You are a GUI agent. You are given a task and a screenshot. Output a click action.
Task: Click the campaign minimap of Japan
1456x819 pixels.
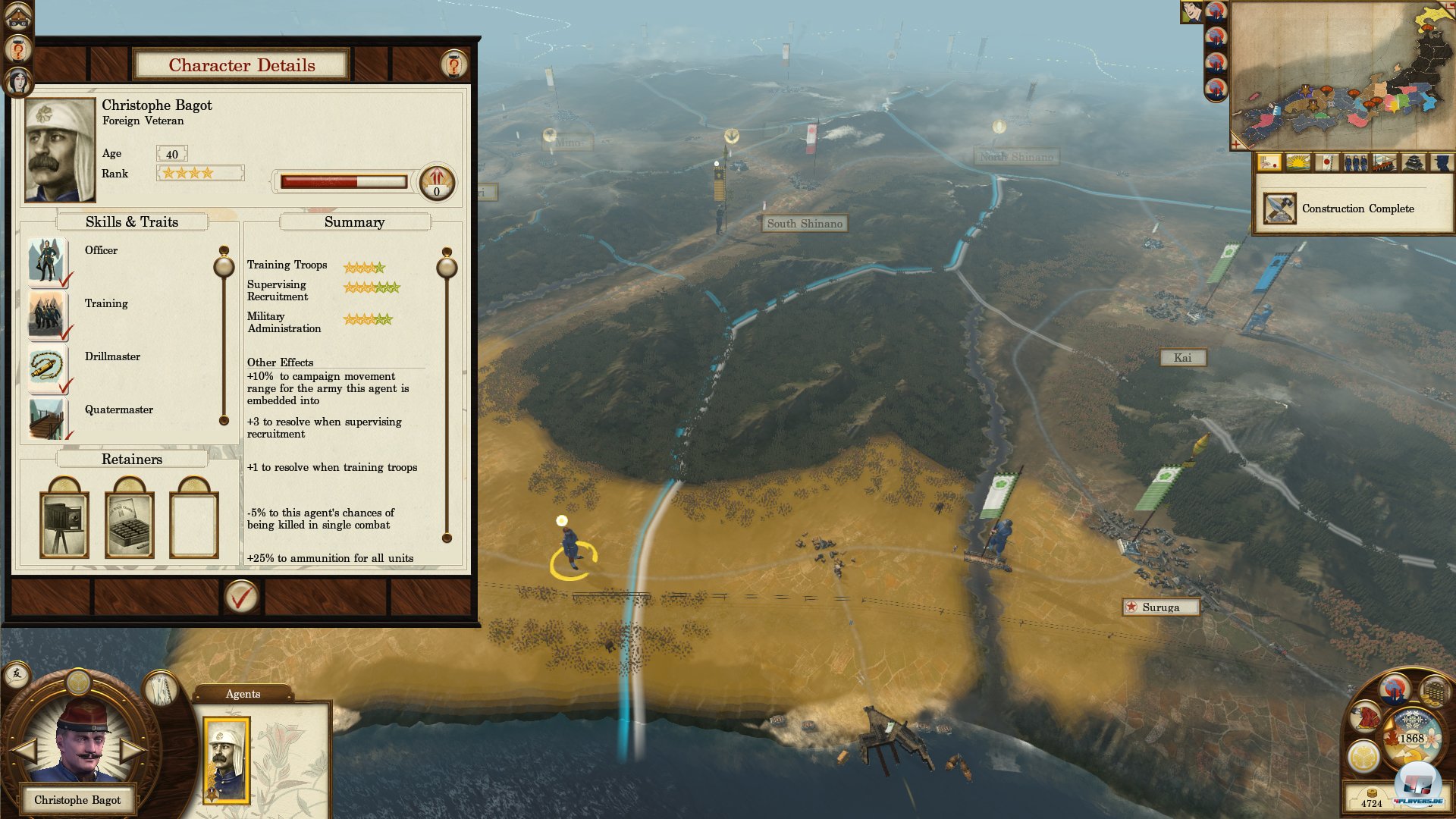tap(1342, 76)
